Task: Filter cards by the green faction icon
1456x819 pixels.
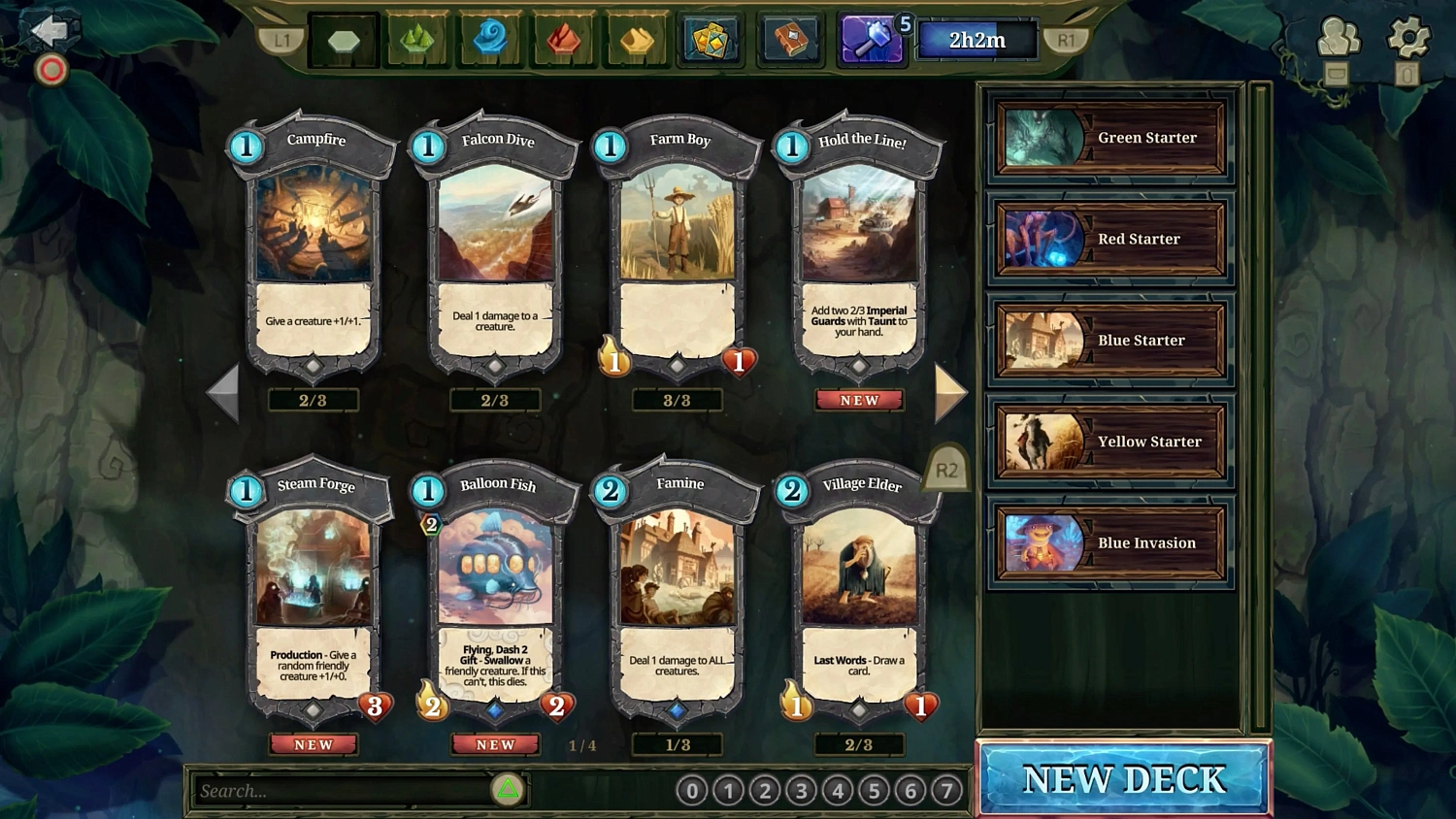Action: point(415,39)
